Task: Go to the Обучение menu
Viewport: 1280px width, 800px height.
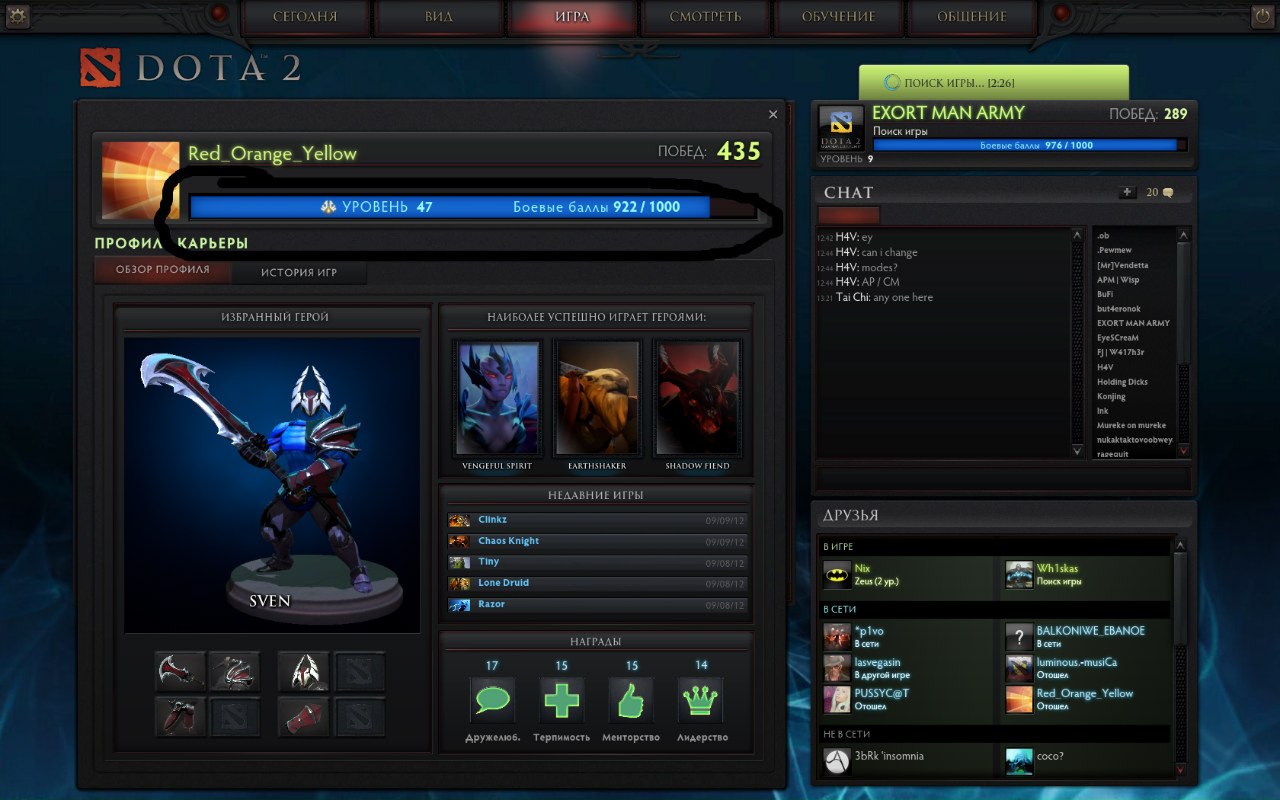Action: click(838, 17)
